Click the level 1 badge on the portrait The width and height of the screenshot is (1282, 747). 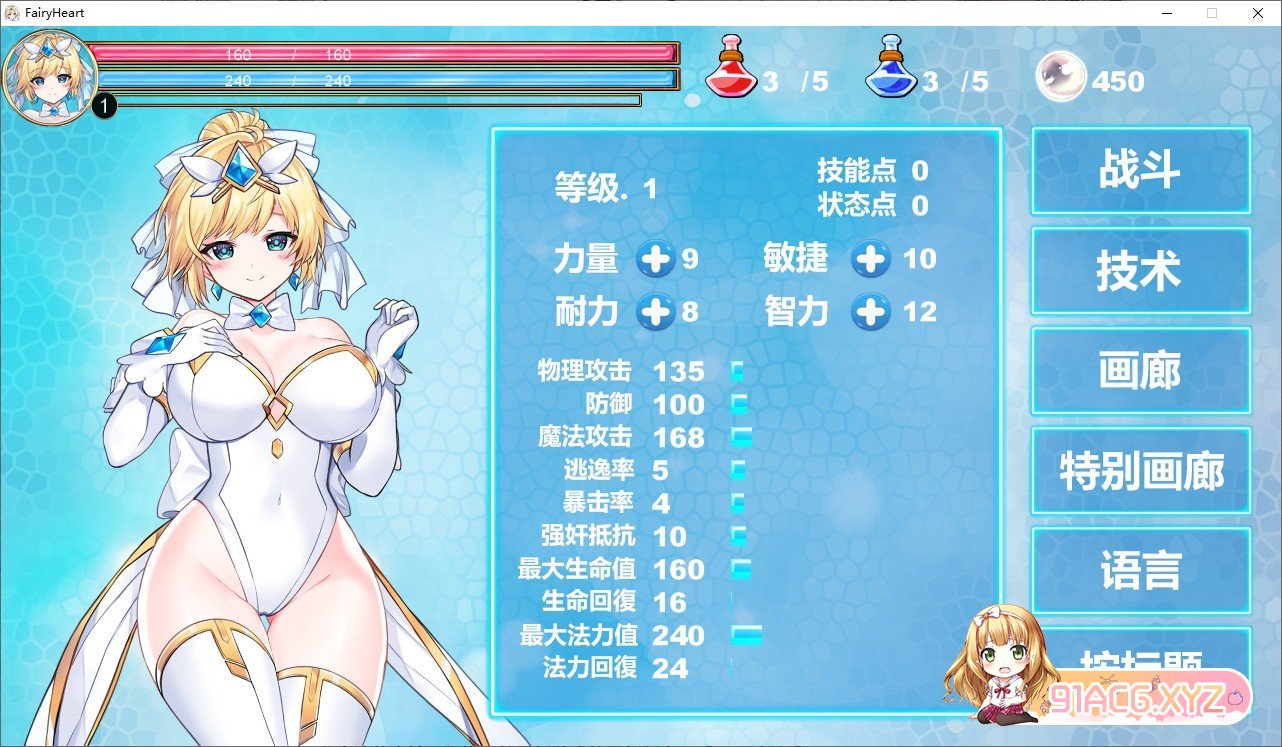103,104
